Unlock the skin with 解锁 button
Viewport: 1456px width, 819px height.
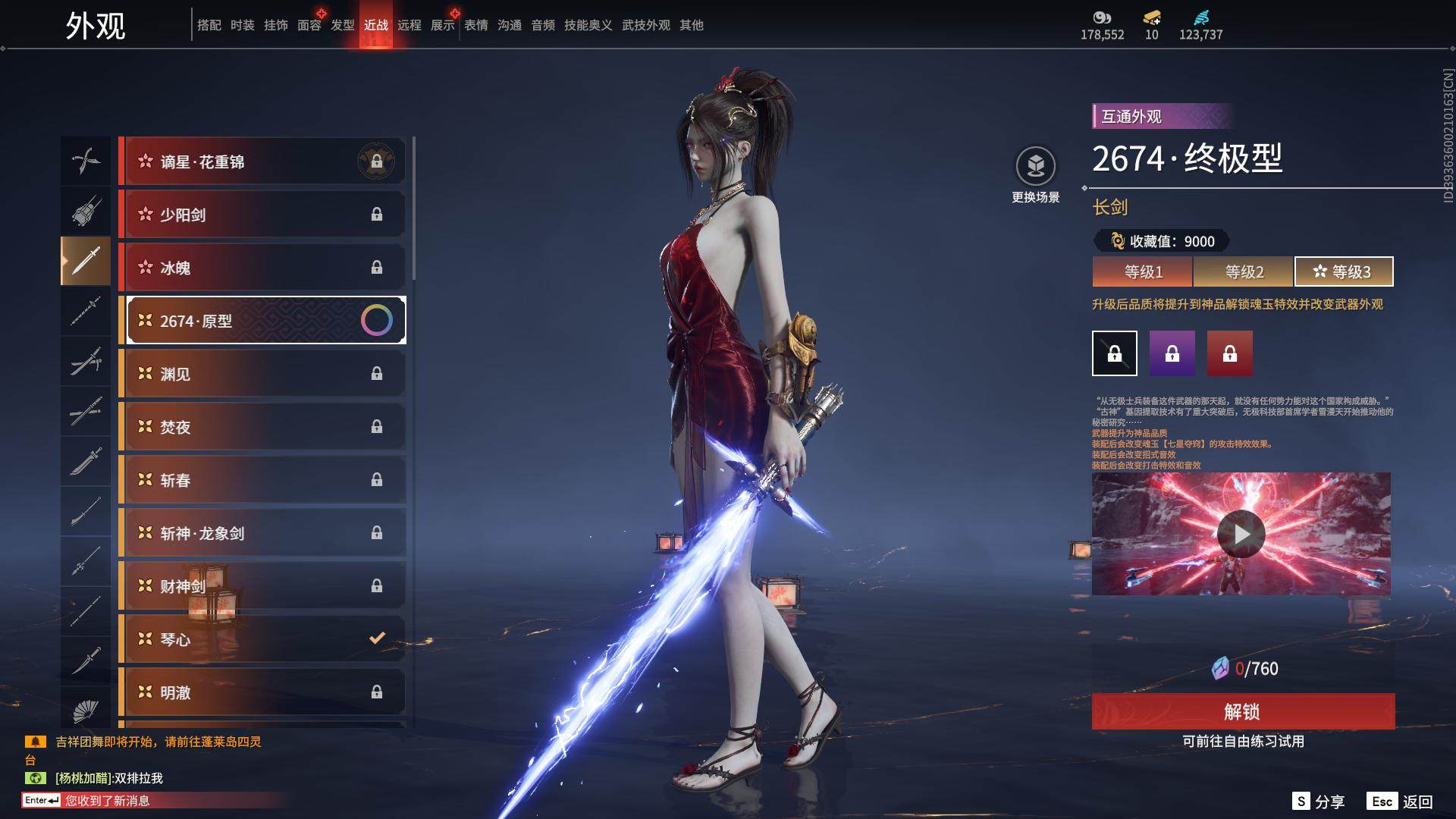pyautogui.click(x=1243, y=711)
